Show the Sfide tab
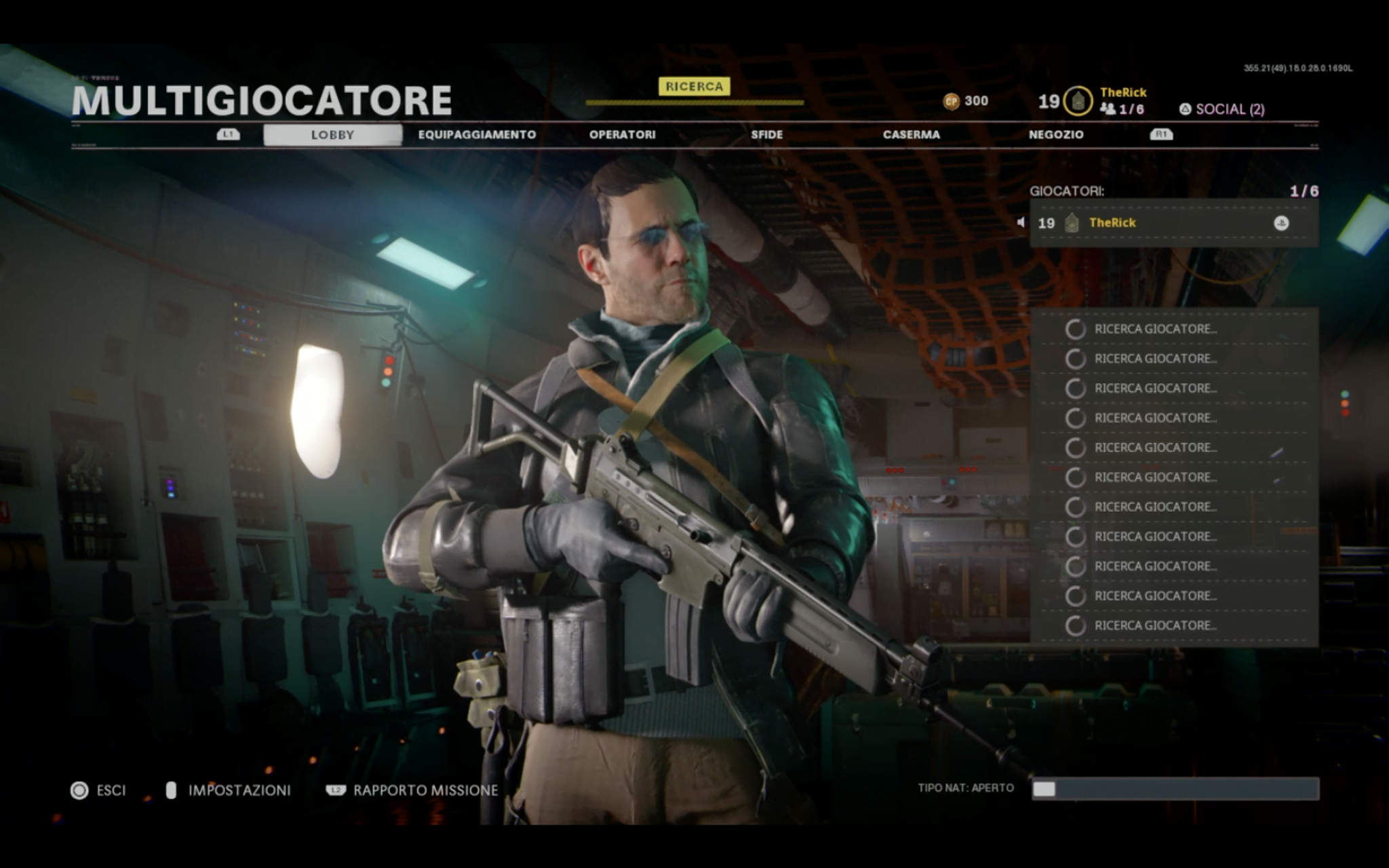 coord(766,134)
